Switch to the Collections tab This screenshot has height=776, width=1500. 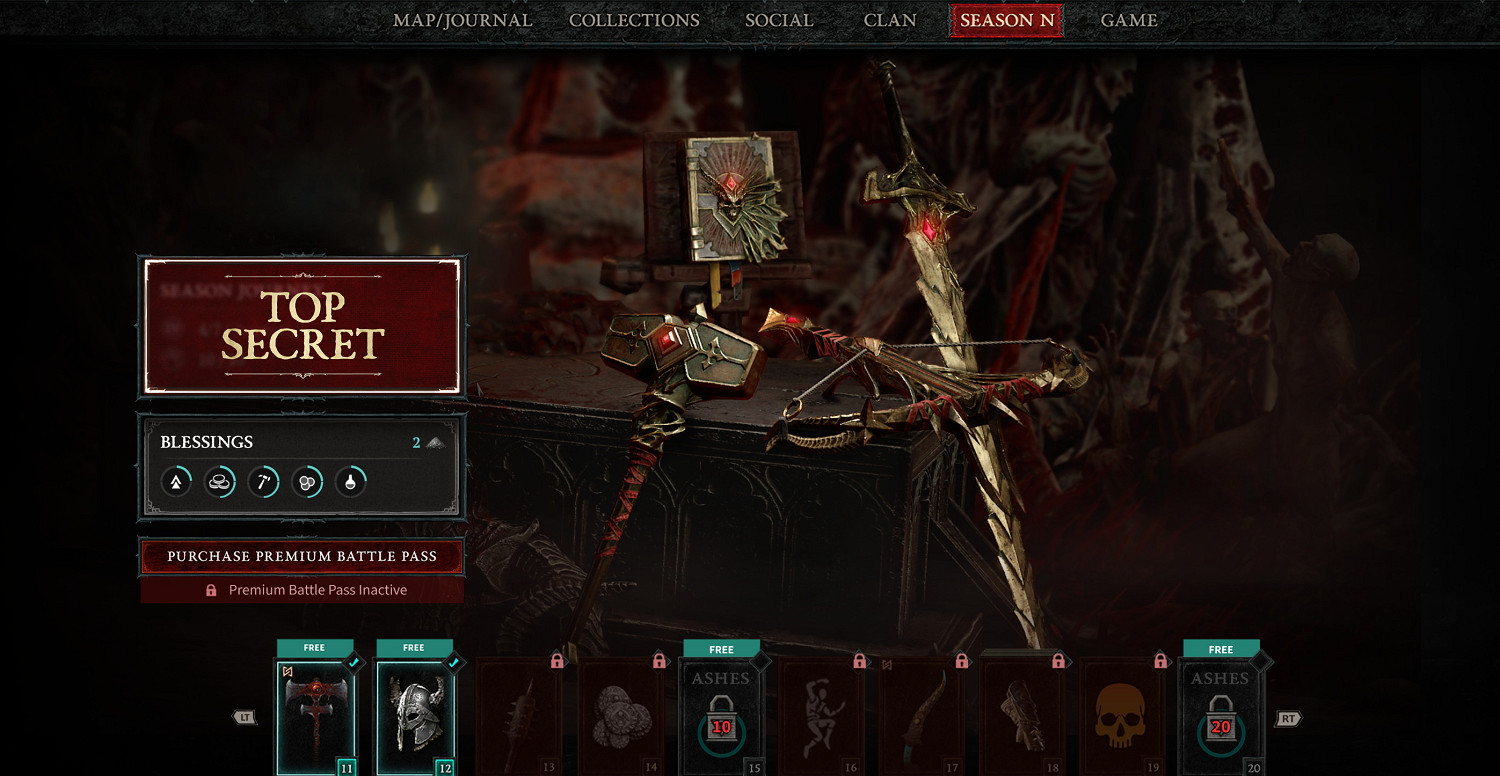634,20
